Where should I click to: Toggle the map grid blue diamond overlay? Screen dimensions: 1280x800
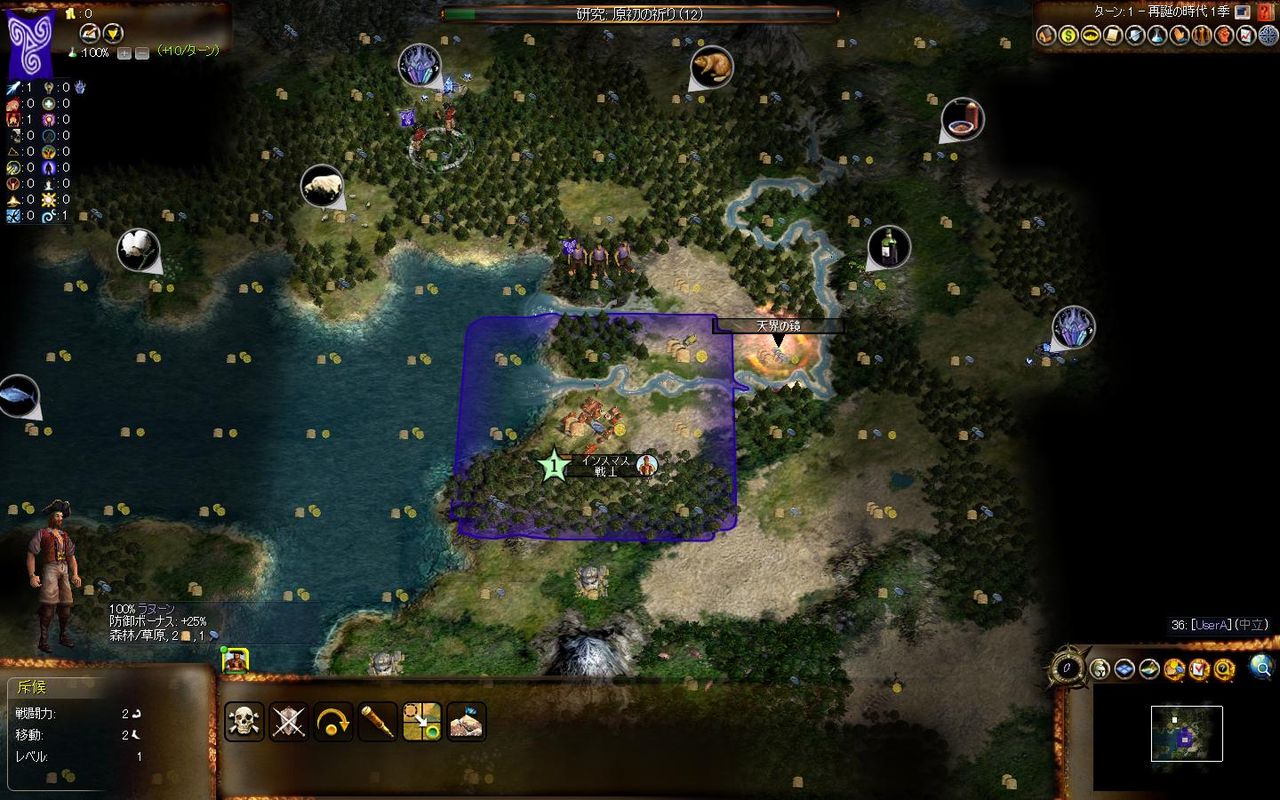[x=1124, y=668]
